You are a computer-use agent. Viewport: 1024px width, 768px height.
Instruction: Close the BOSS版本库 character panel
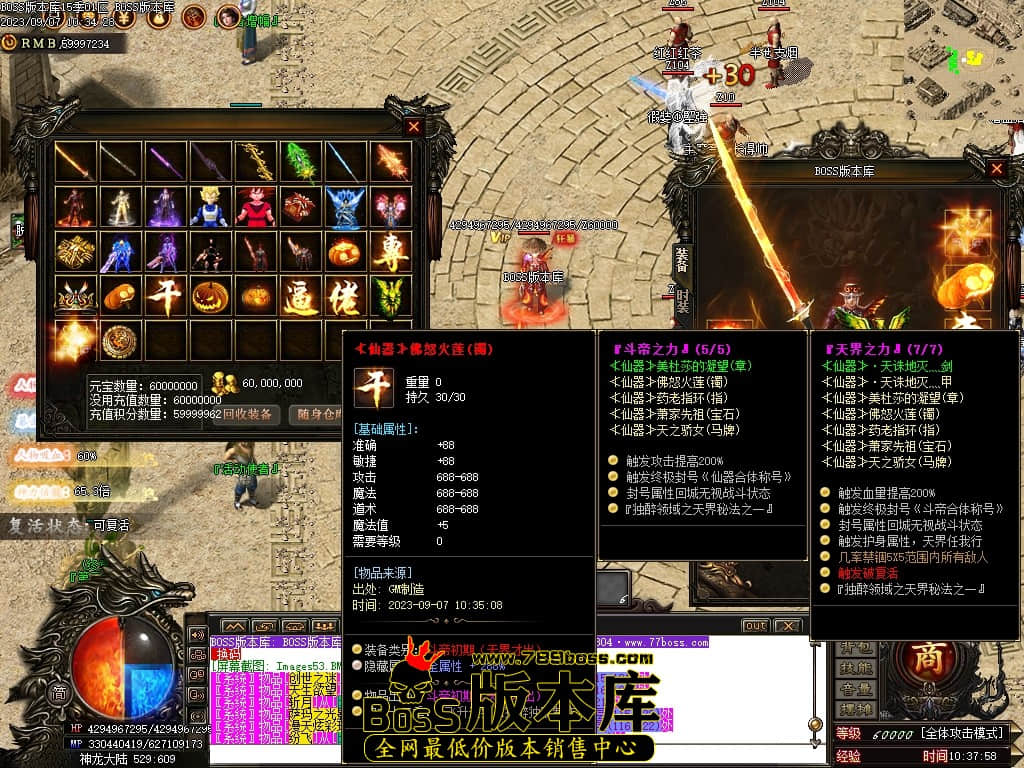point(996,169)
